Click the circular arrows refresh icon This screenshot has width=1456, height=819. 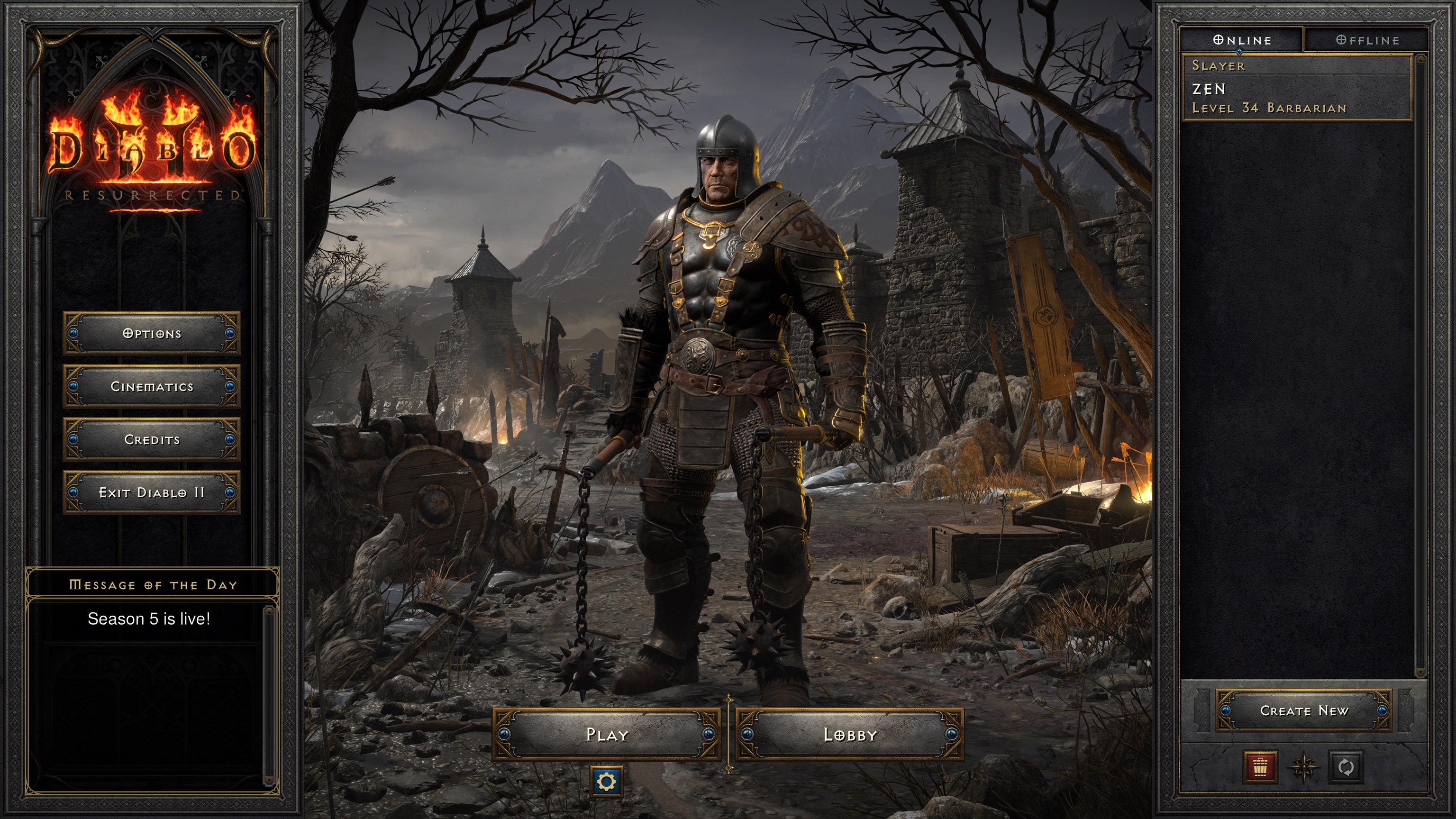pyautogui.click(x=1346, y=767)
